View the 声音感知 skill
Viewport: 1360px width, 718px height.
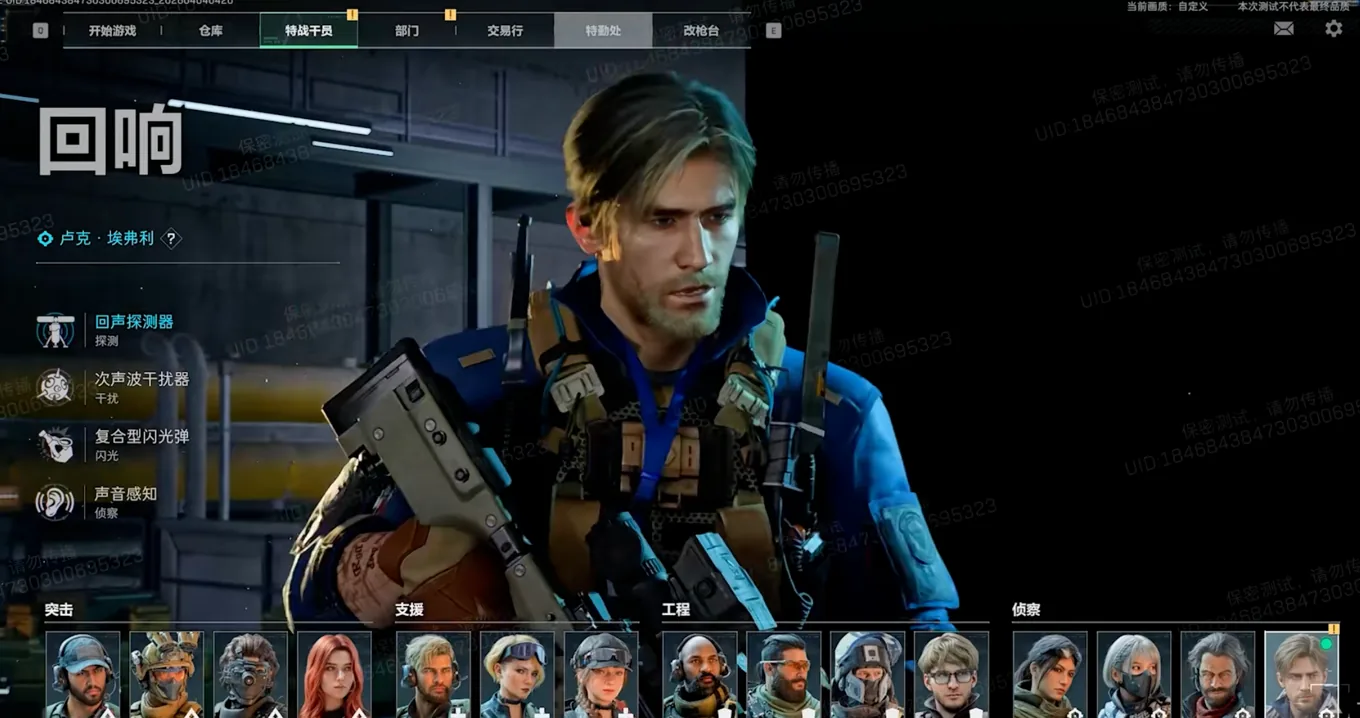pos(125,494)
